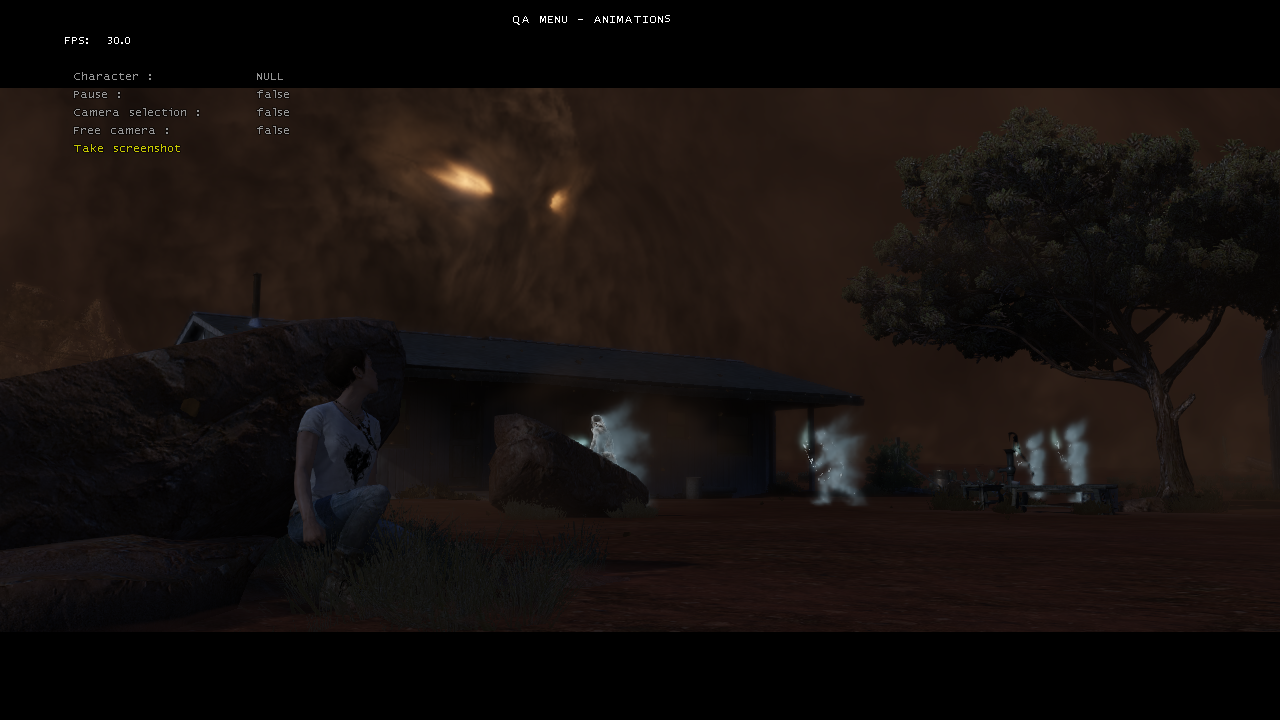The image size is (1280, 720).
Task: Toggle the Camera selection option
Action: tap(137, 113)
